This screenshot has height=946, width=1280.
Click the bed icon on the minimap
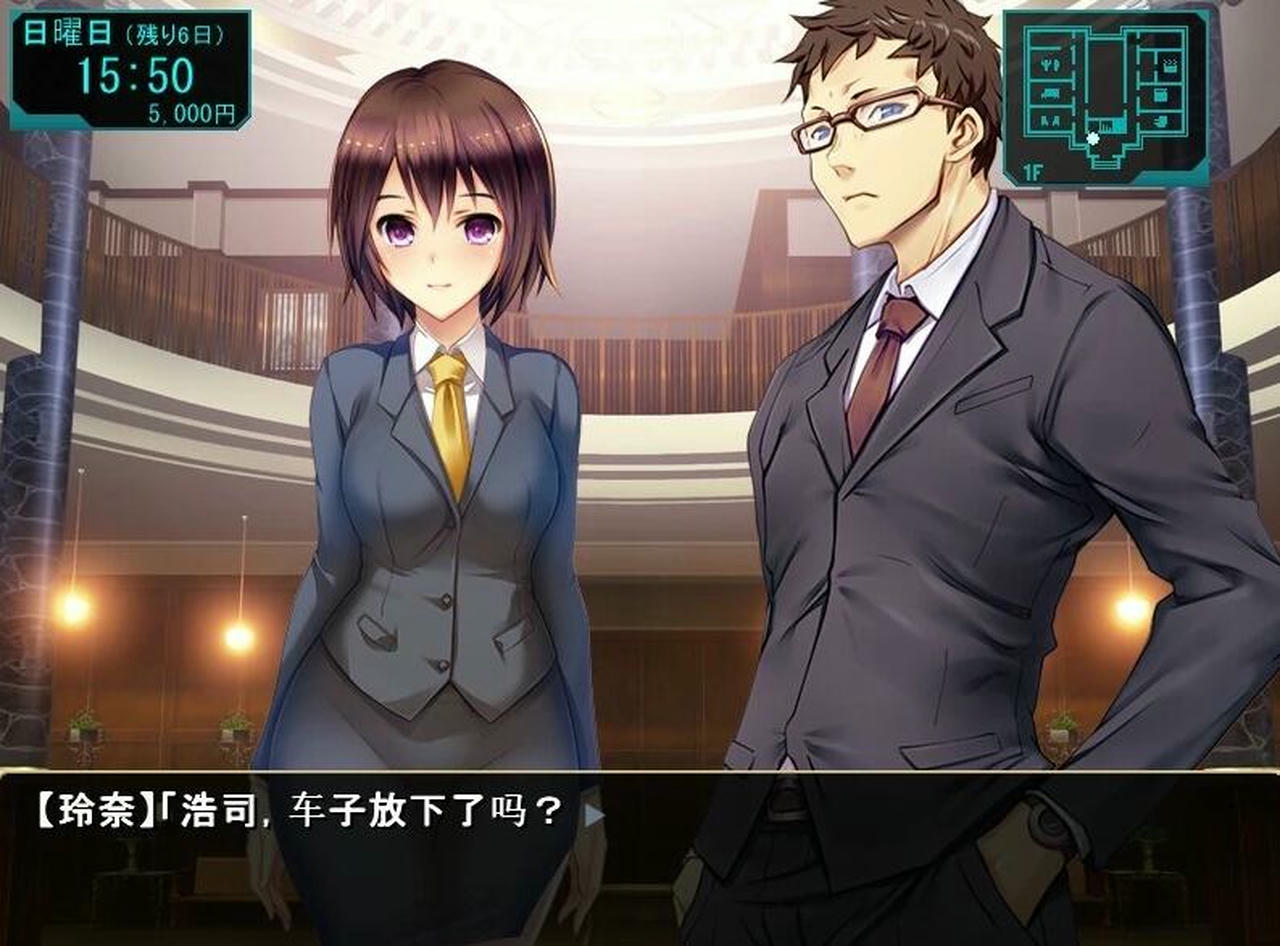[x=1170, y=67]
